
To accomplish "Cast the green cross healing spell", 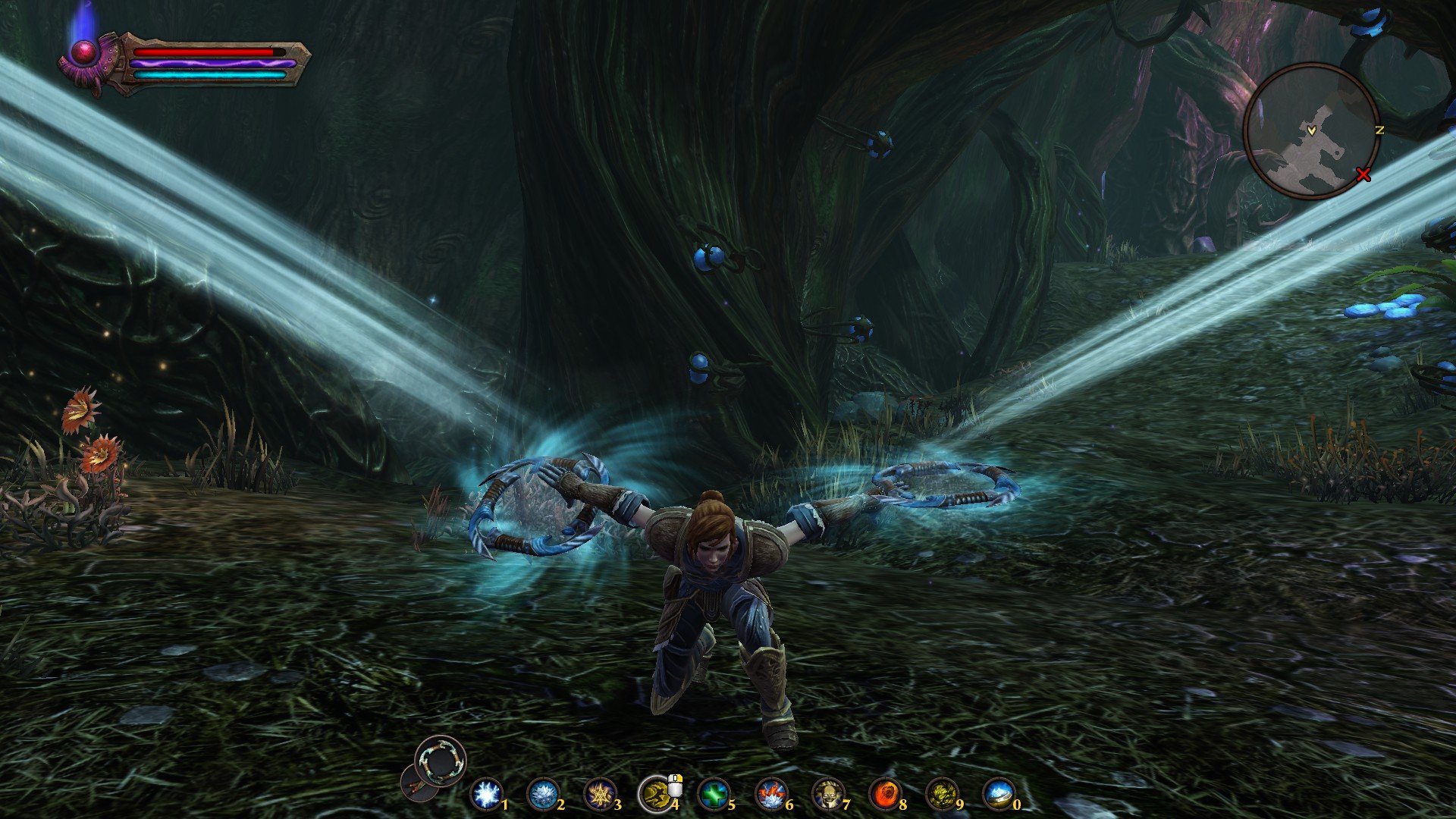I will click(x=713, y=795).
